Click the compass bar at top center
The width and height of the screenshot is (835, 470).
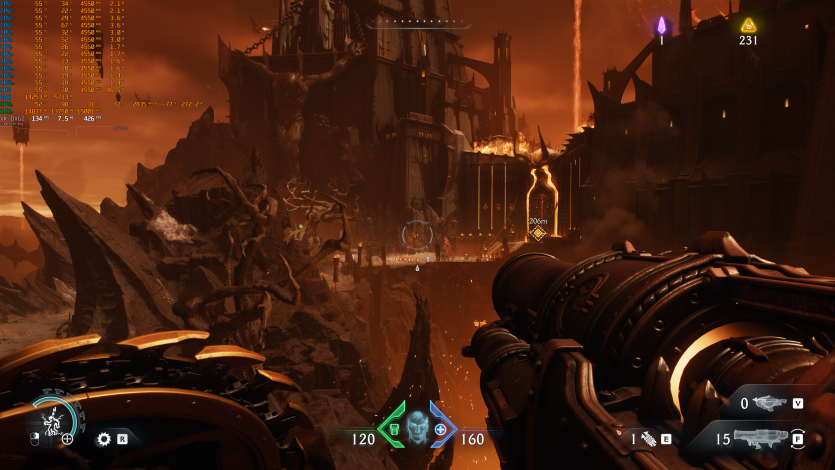(x=417, y=21)
